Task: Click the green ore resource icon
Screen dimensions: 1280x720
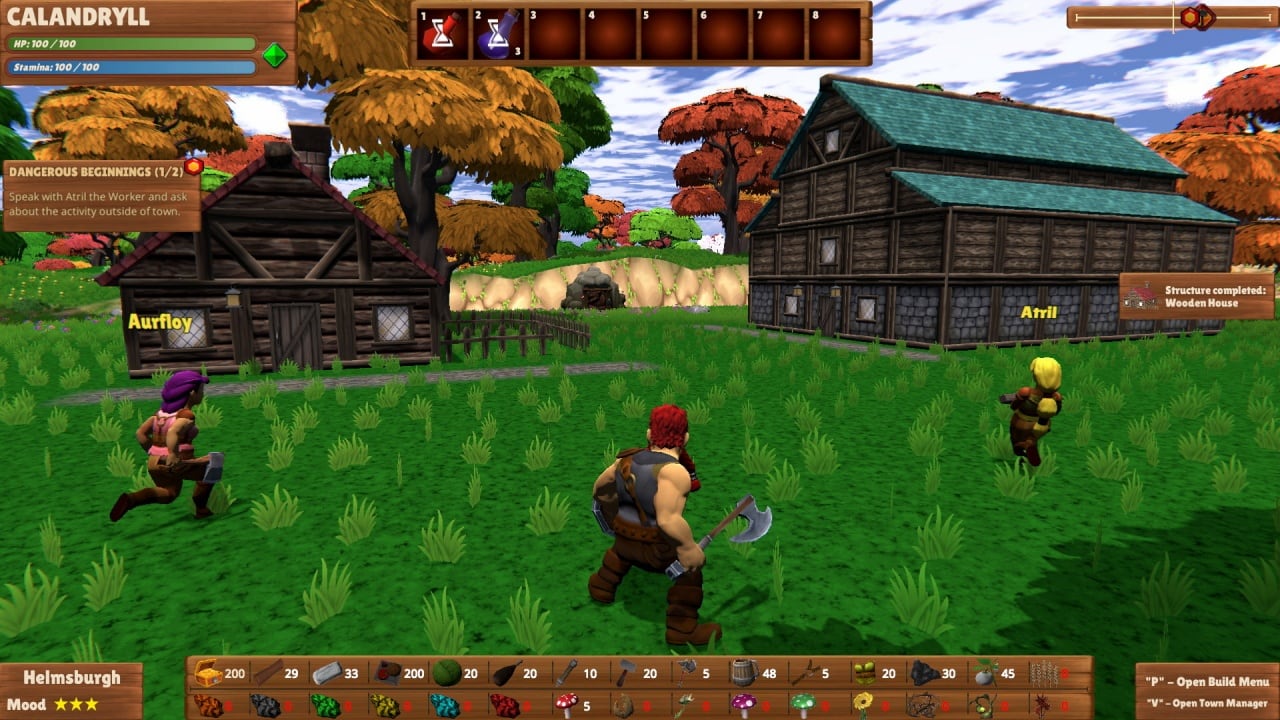Action: tap(327, 705)
